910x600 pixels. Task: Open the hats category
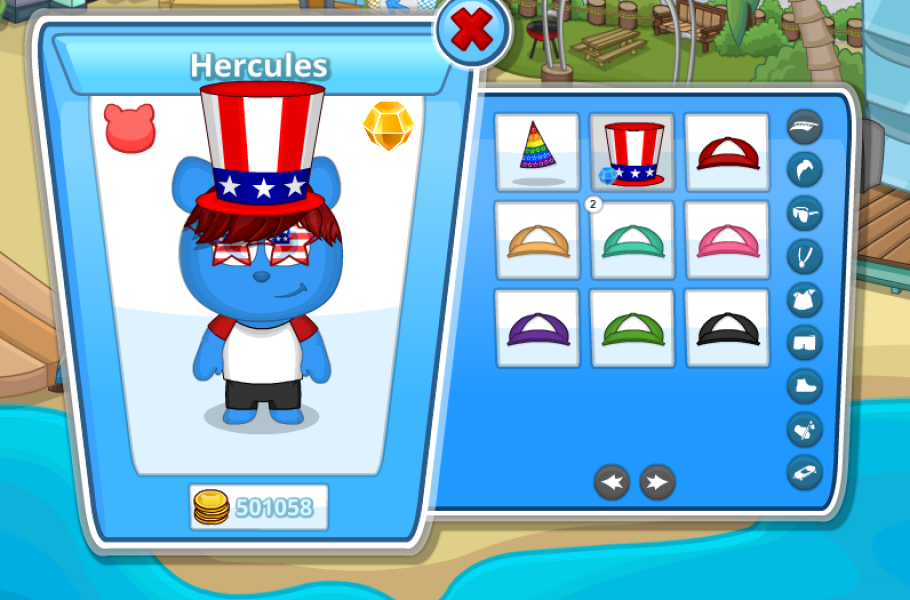pos(804,127)
